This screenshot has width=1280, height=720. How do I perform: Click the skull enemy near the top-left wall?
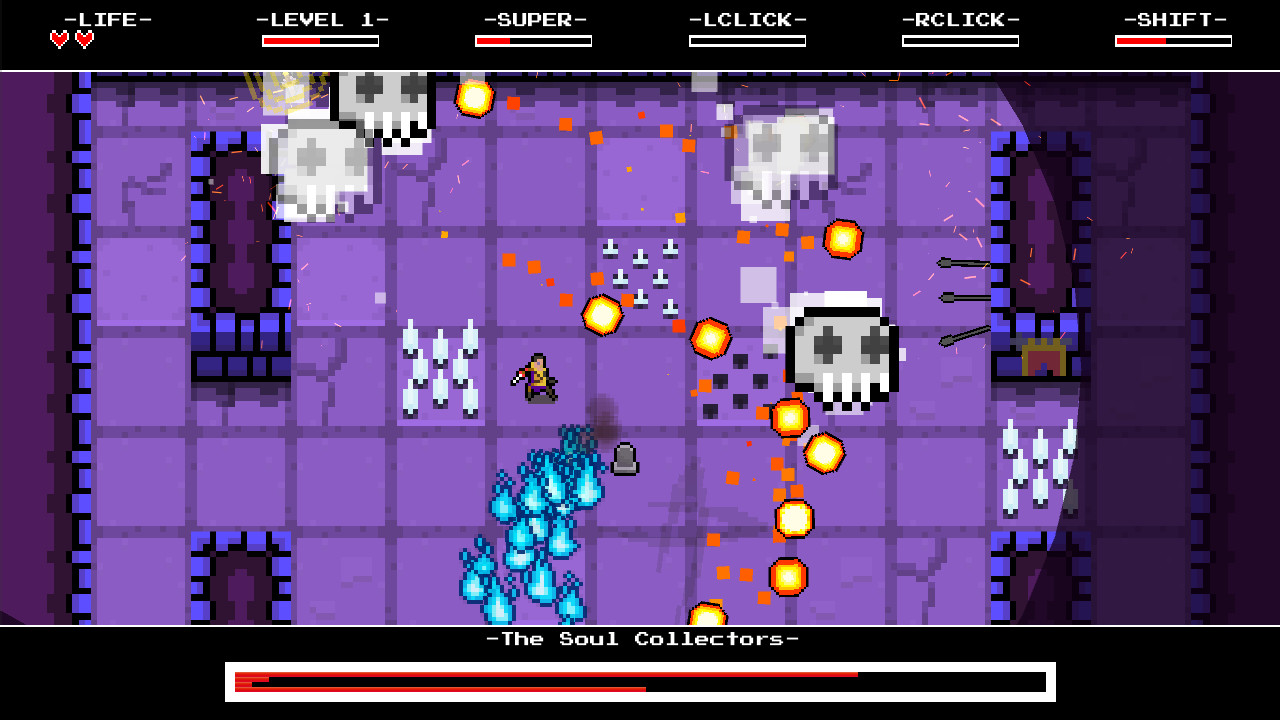(x=318, y=170)
